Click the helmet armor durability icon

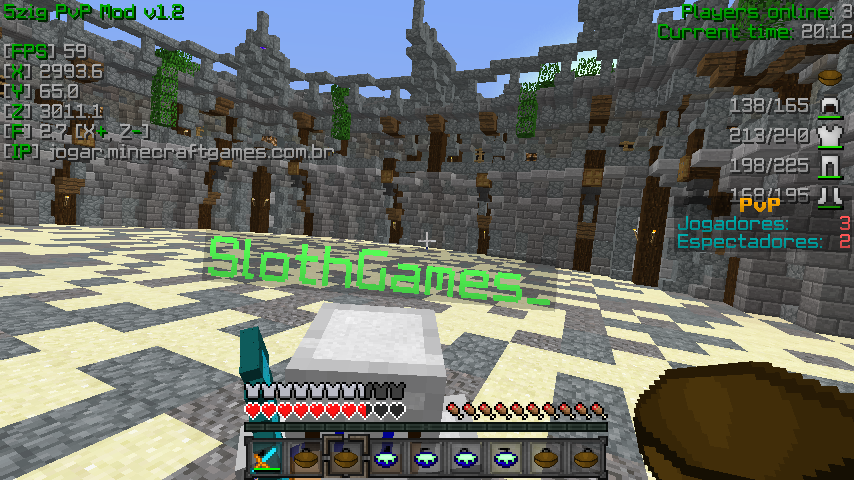point(828,105)
